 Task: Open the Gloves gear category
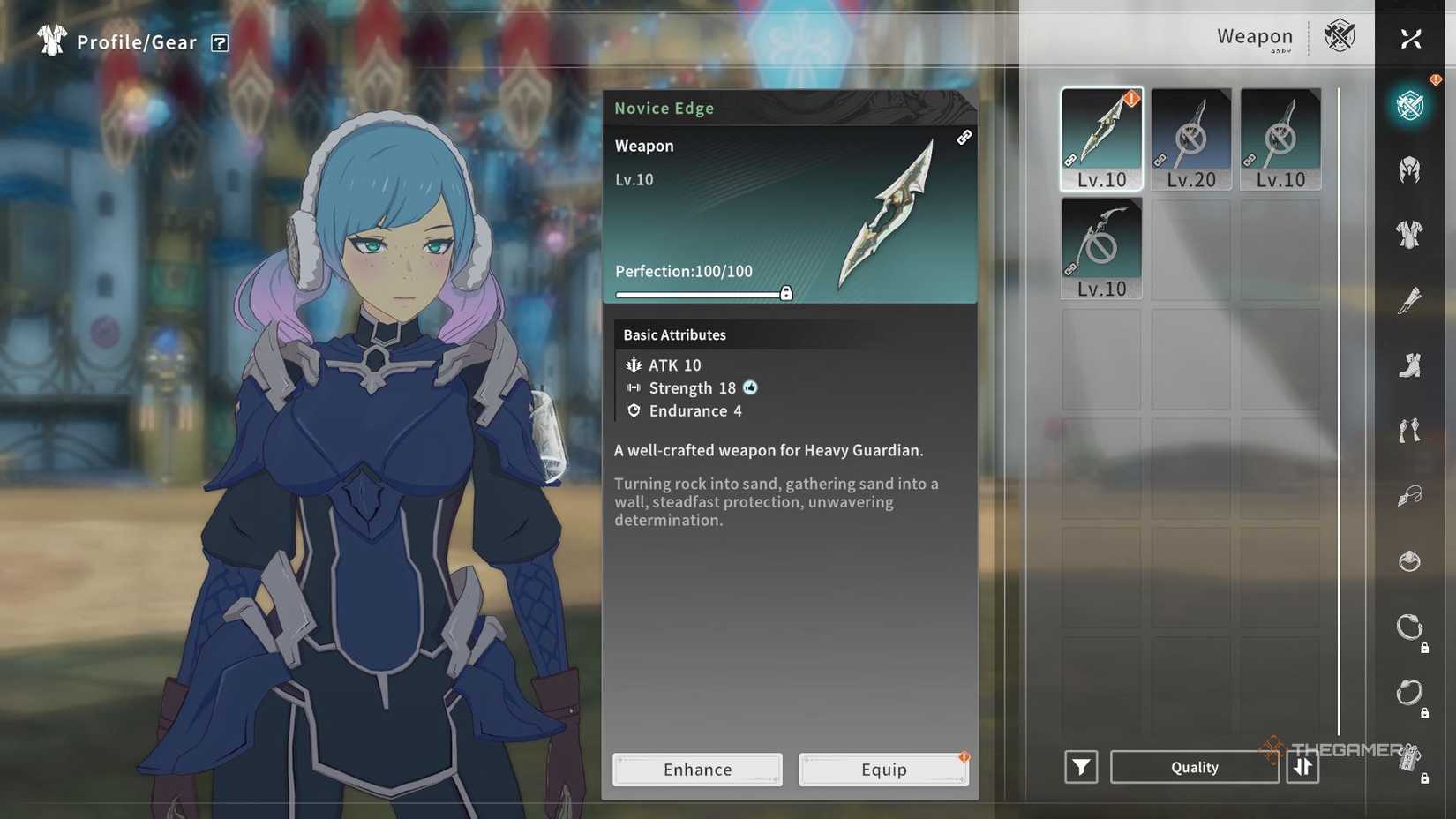coord(1412,301)
